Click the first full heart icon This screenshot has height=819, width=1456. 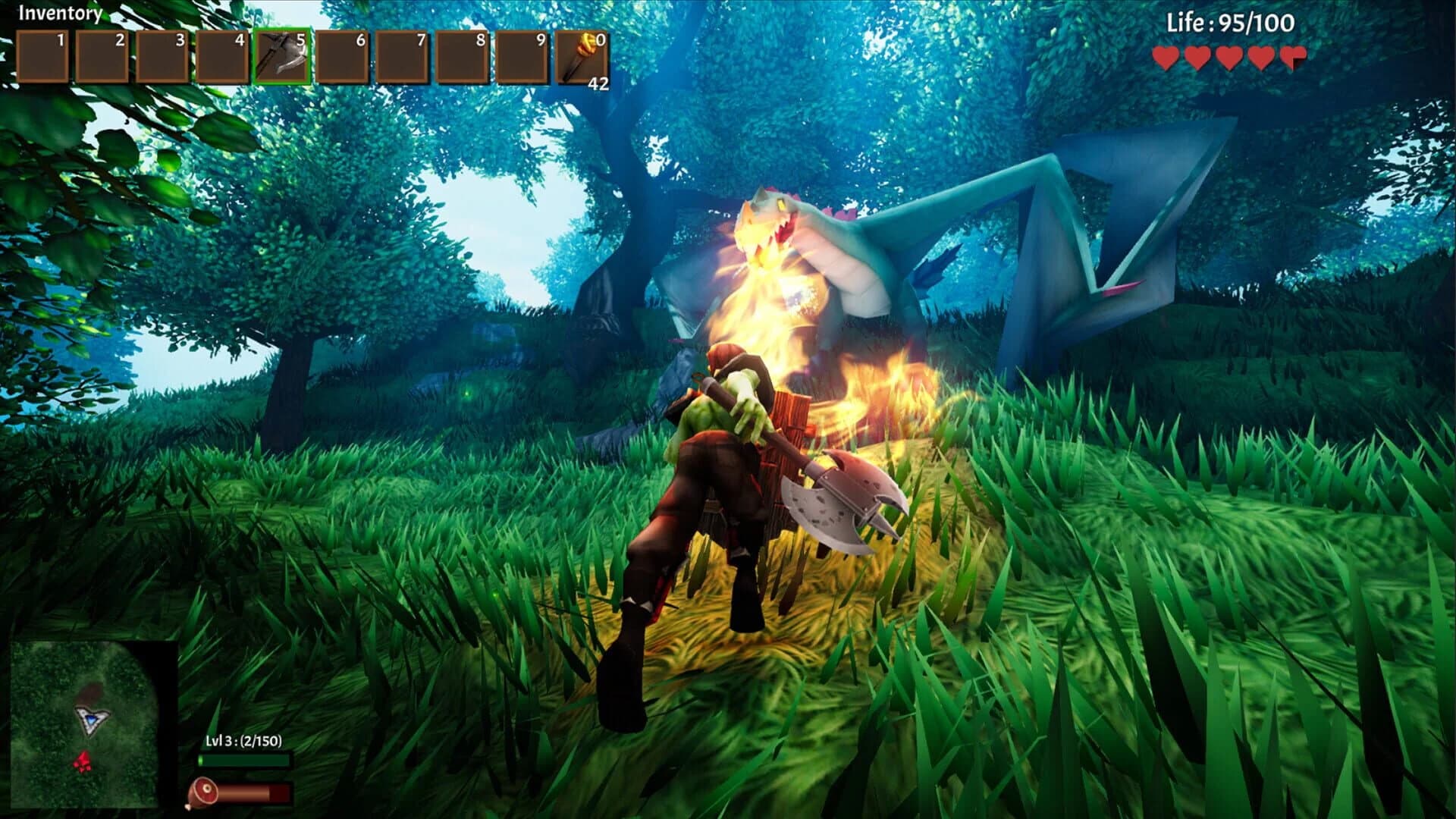(1166, 55)
